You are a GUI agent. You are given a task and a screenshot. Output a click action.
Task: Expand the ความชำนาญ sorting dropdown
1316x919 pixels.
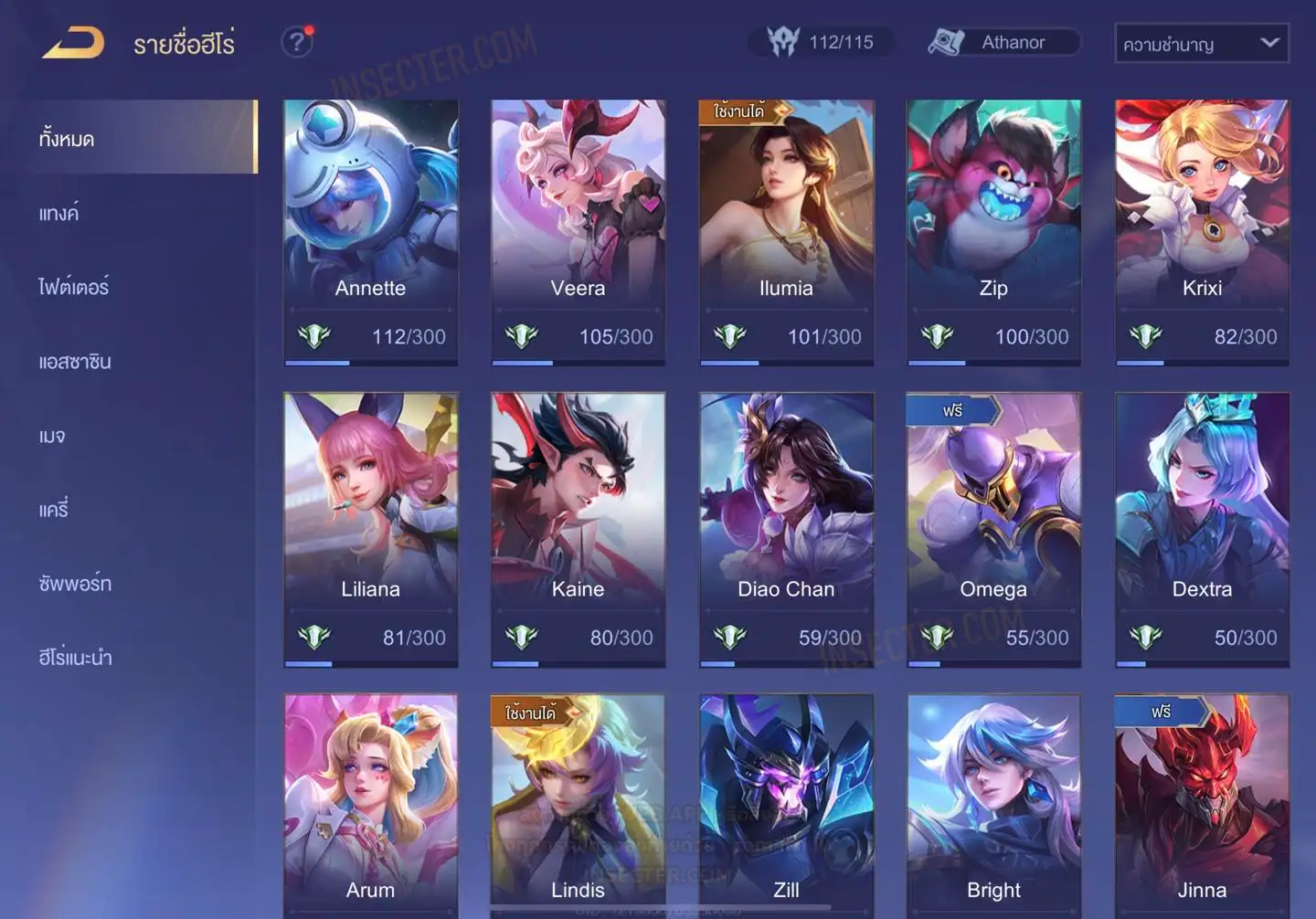[1201, 43]
